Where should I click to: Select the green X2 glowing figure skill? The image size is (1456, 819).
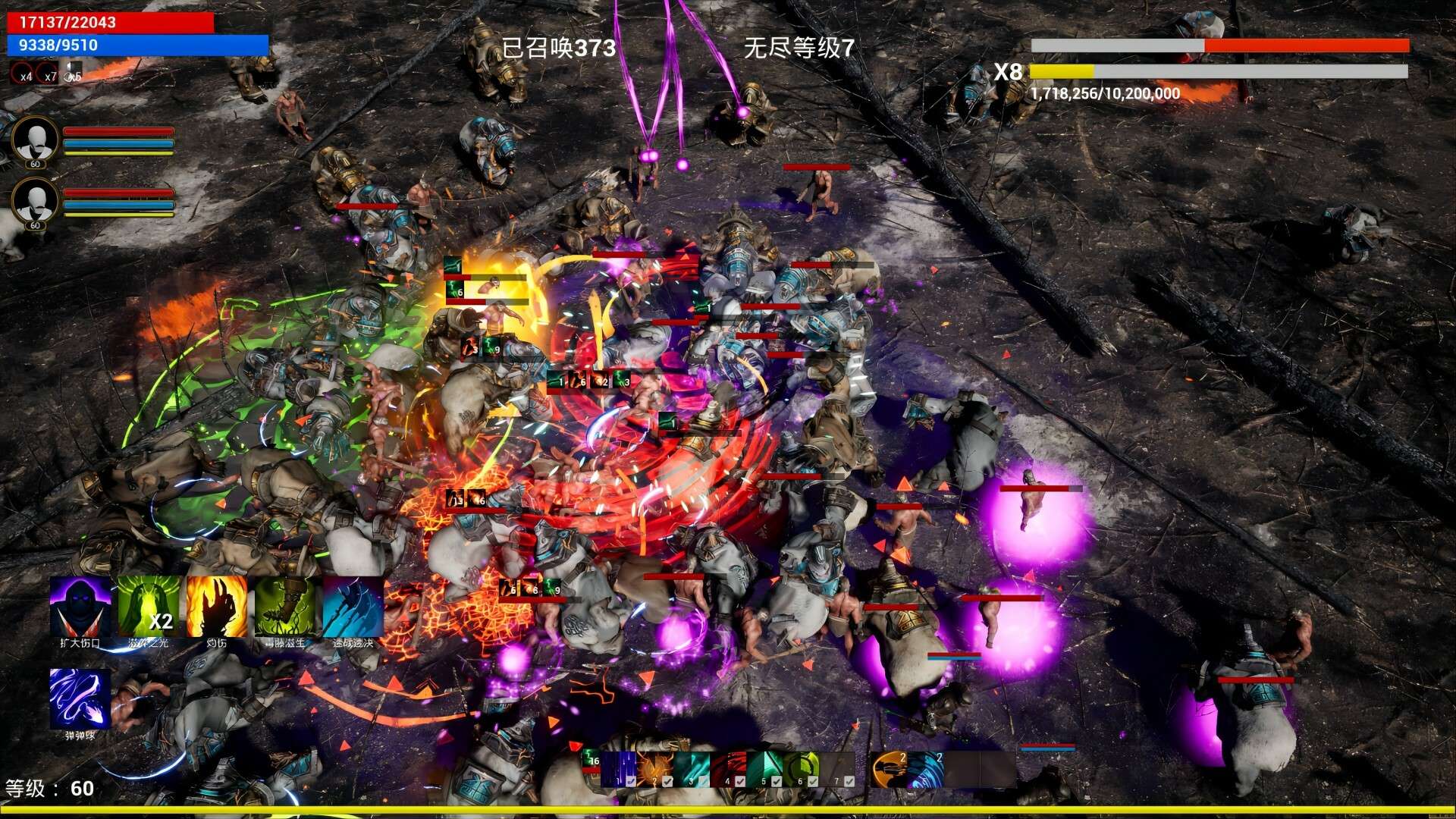[149, 607]
